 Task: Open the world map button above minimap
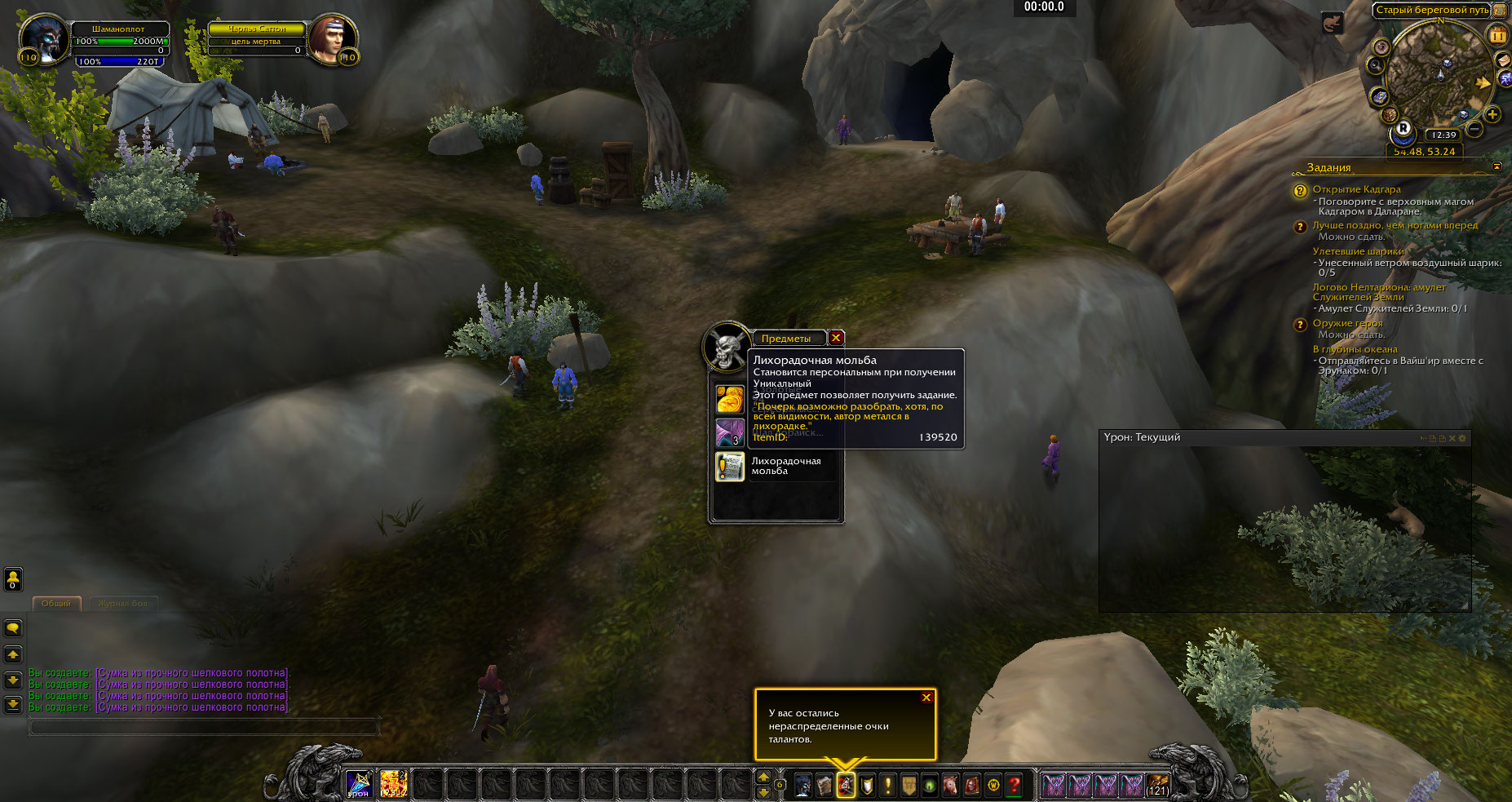(x=1500, y=11)
